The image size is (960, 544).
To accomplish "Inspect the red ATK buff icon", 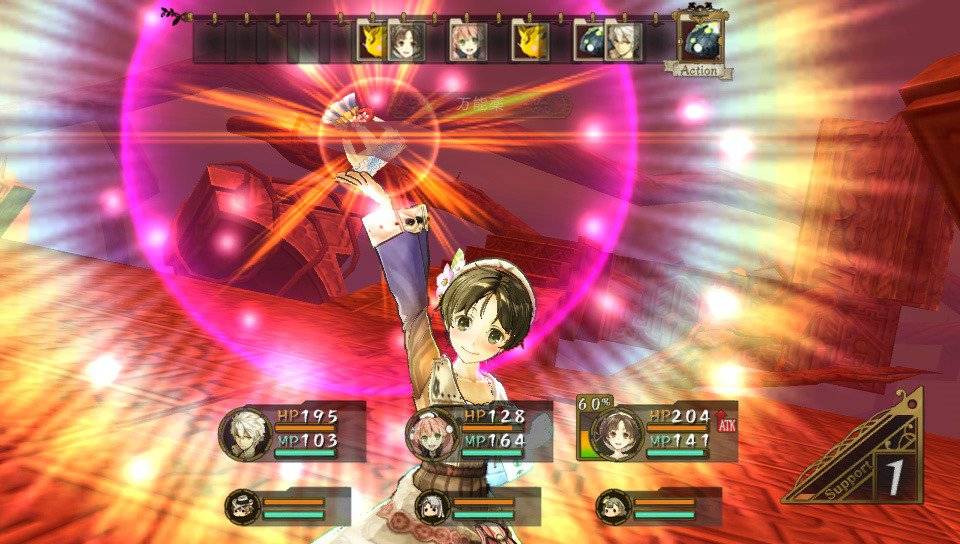I will pyautogui.click(x=725, y=422).
